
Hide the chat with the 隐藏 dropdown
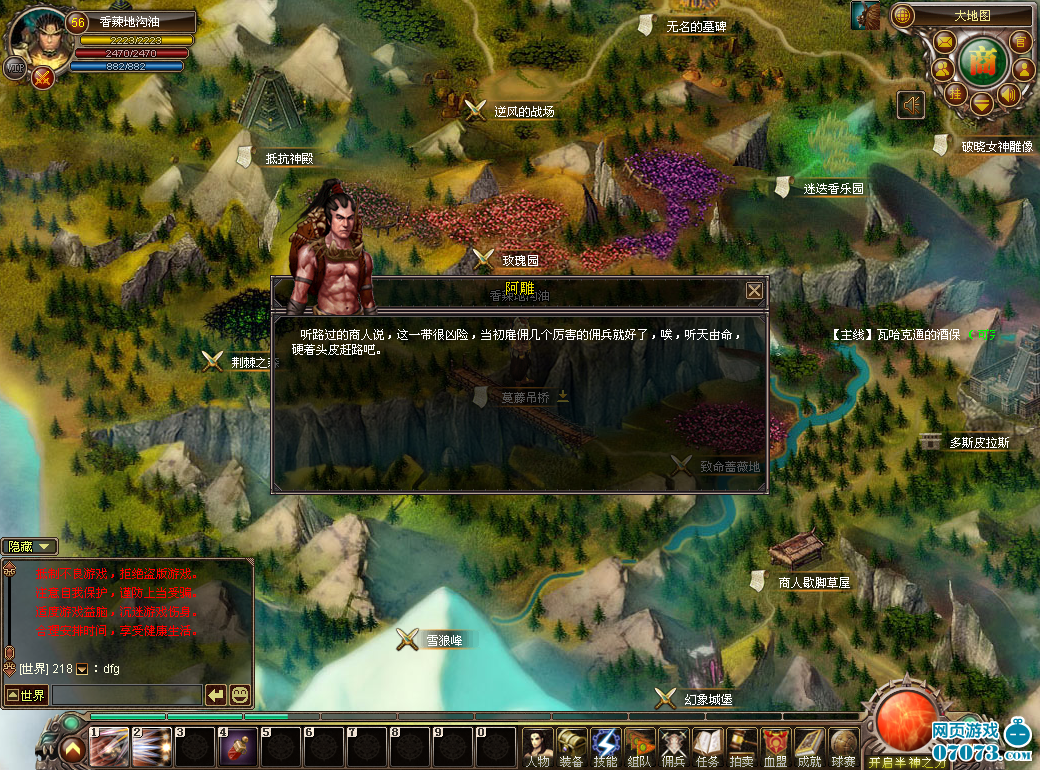coord(31,546)
